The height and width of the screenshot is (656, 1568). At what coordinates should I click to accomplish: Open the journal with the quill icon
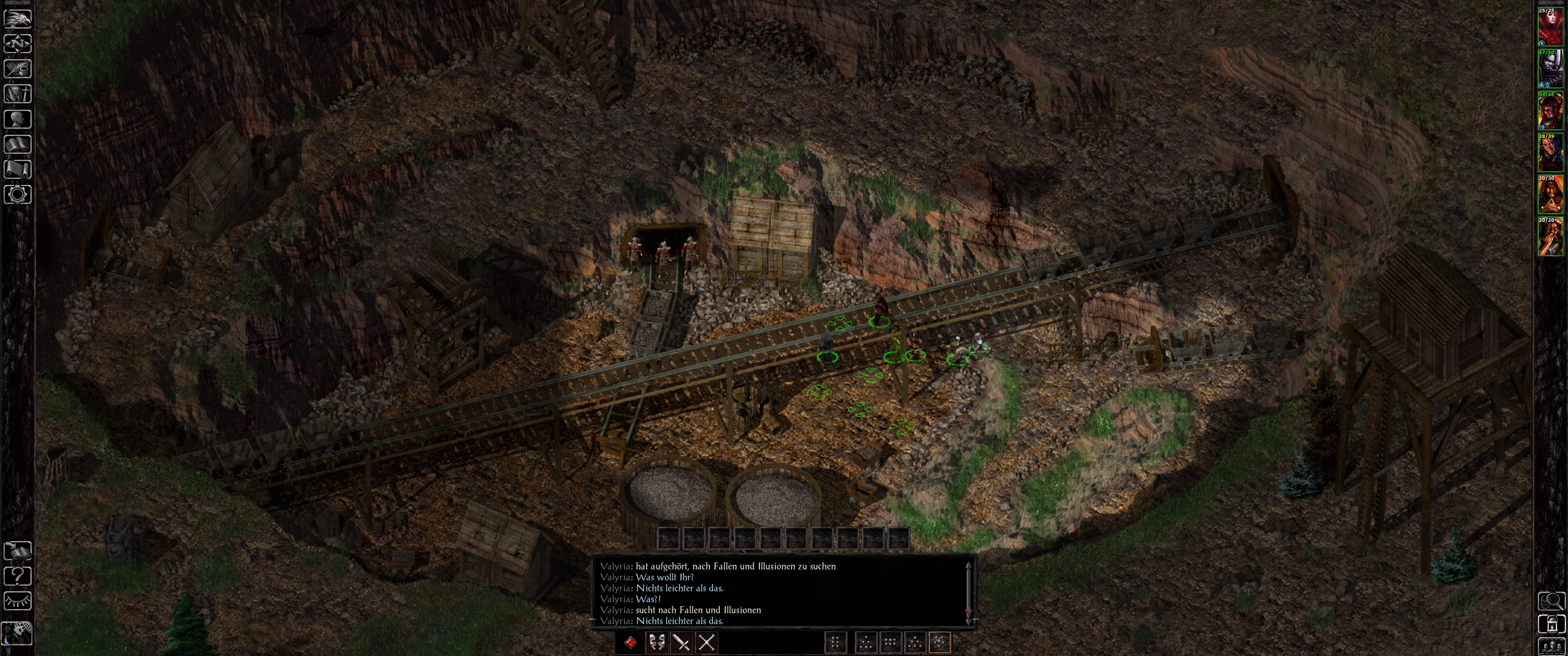(18, 69)
